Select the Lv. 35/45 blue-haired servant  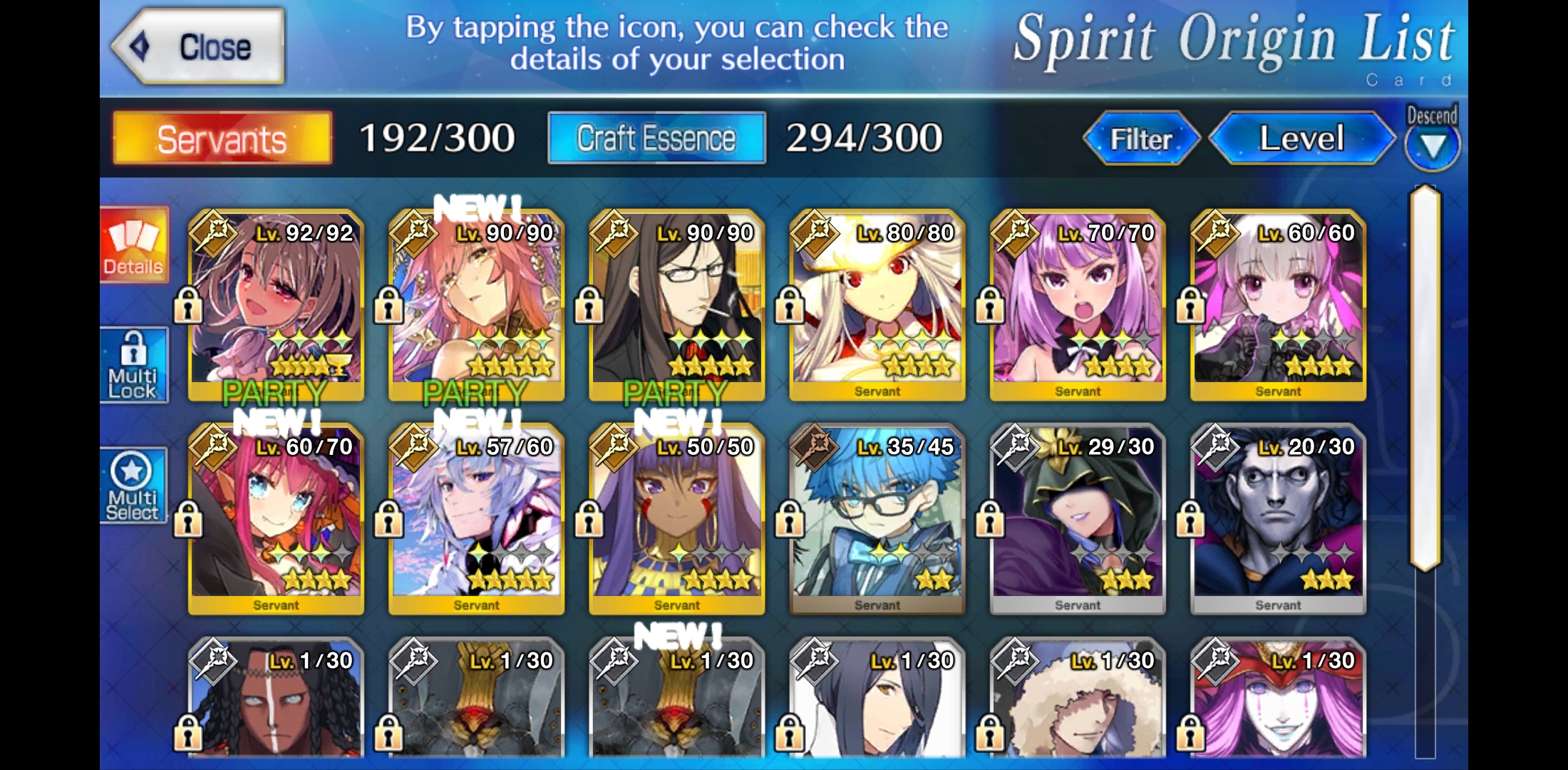877,518
